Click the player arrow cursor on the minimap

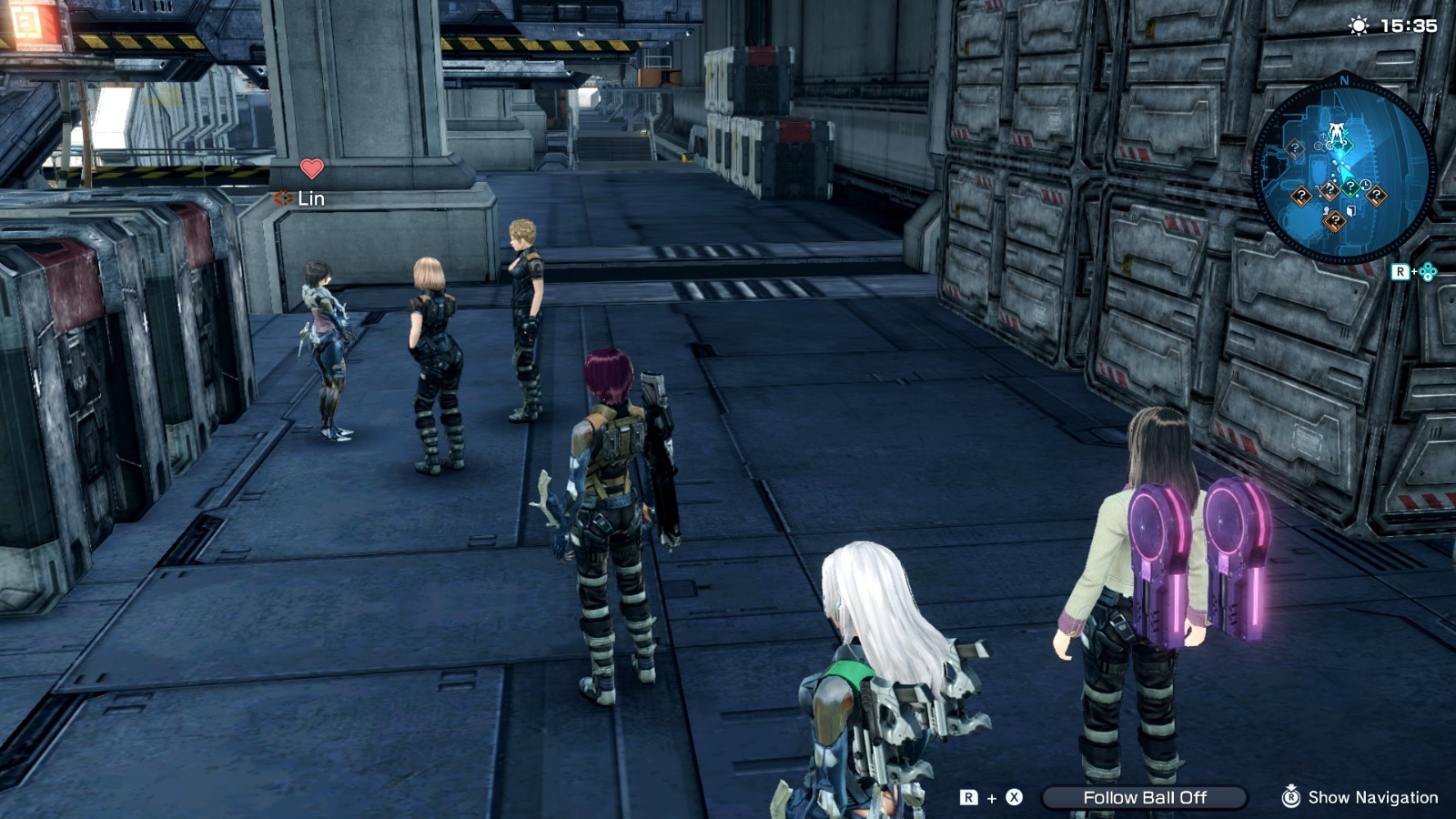[1347, 171]
